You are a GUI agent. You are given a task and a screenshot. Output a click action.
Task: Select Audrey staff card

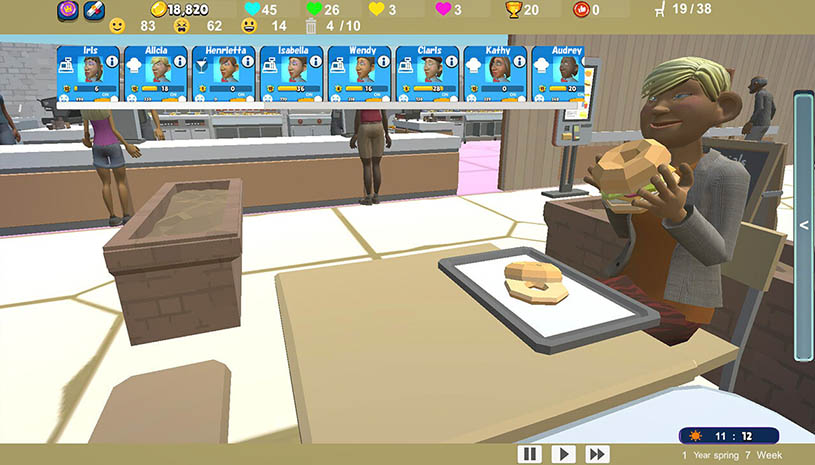coord(560,73)
